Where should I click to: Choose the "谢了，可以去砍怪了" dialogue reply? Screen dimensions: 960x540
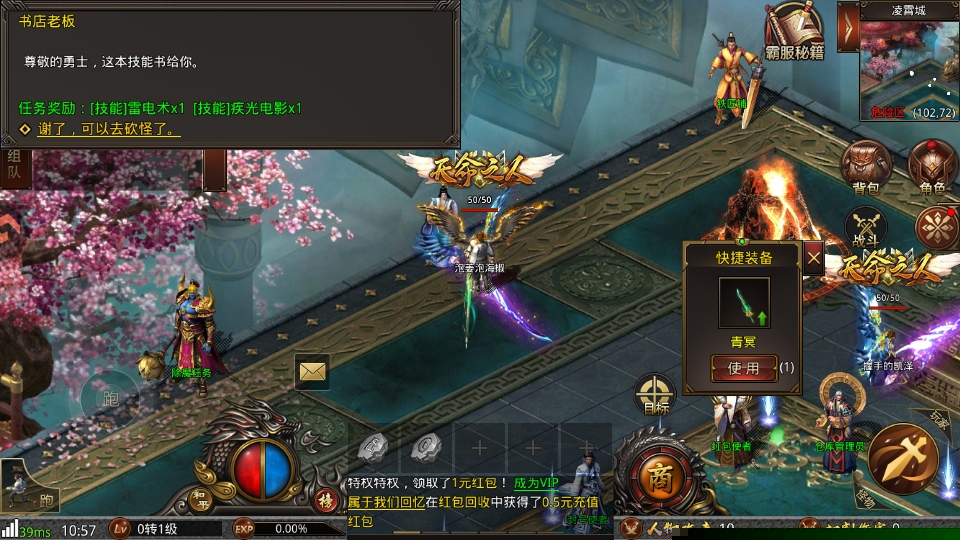pyautogui.click(x=108, y=129)
